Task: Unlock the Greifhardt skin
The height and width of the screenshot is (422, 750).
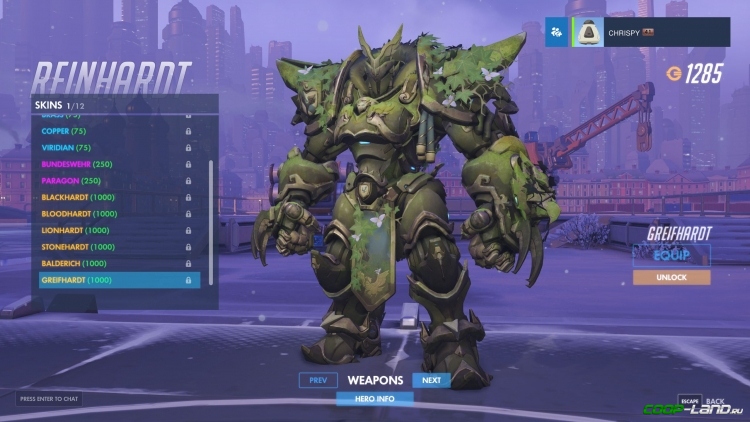Action: pos(671,277)
